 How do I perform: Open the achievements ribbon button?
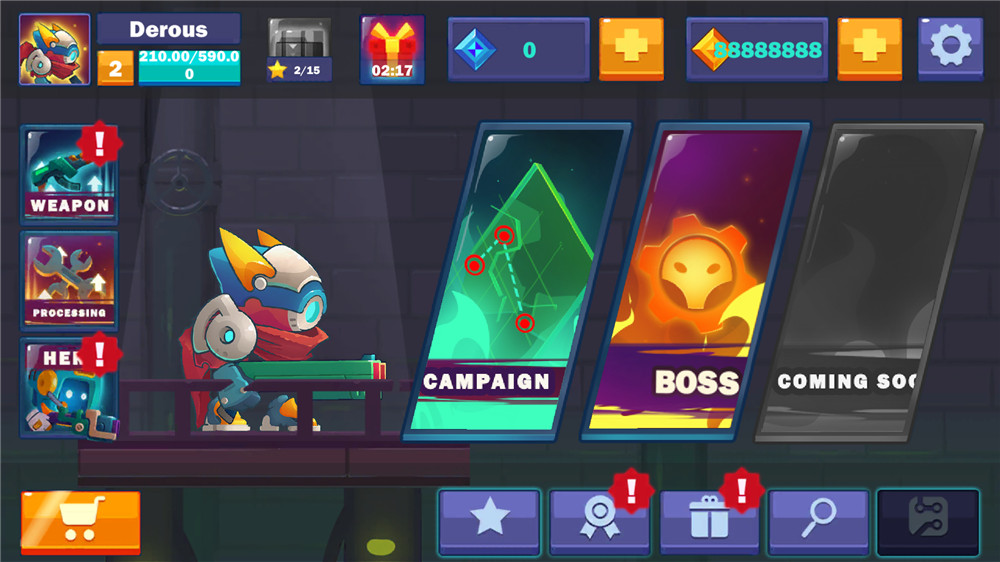(x=600, y=521)
